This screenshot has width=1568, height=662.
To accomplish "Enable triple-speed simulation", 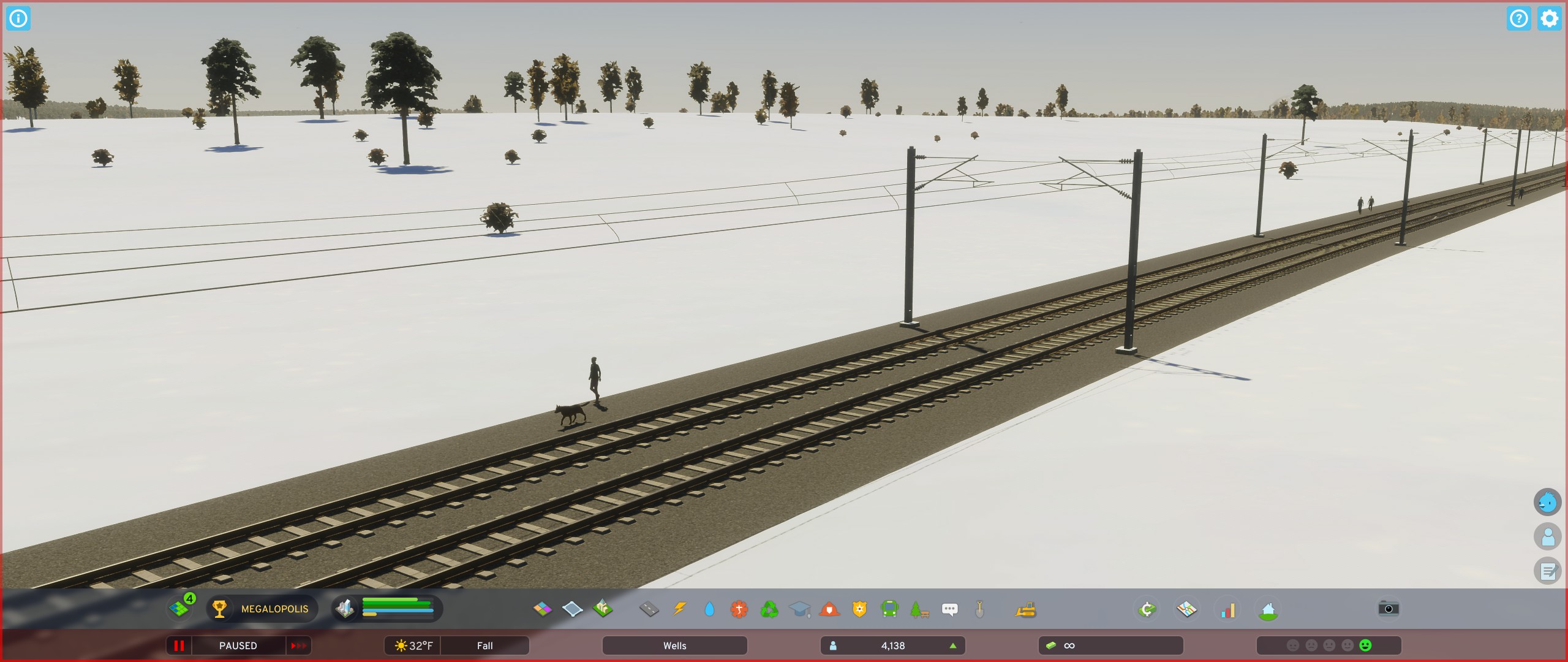I will (x=298, y=645).
